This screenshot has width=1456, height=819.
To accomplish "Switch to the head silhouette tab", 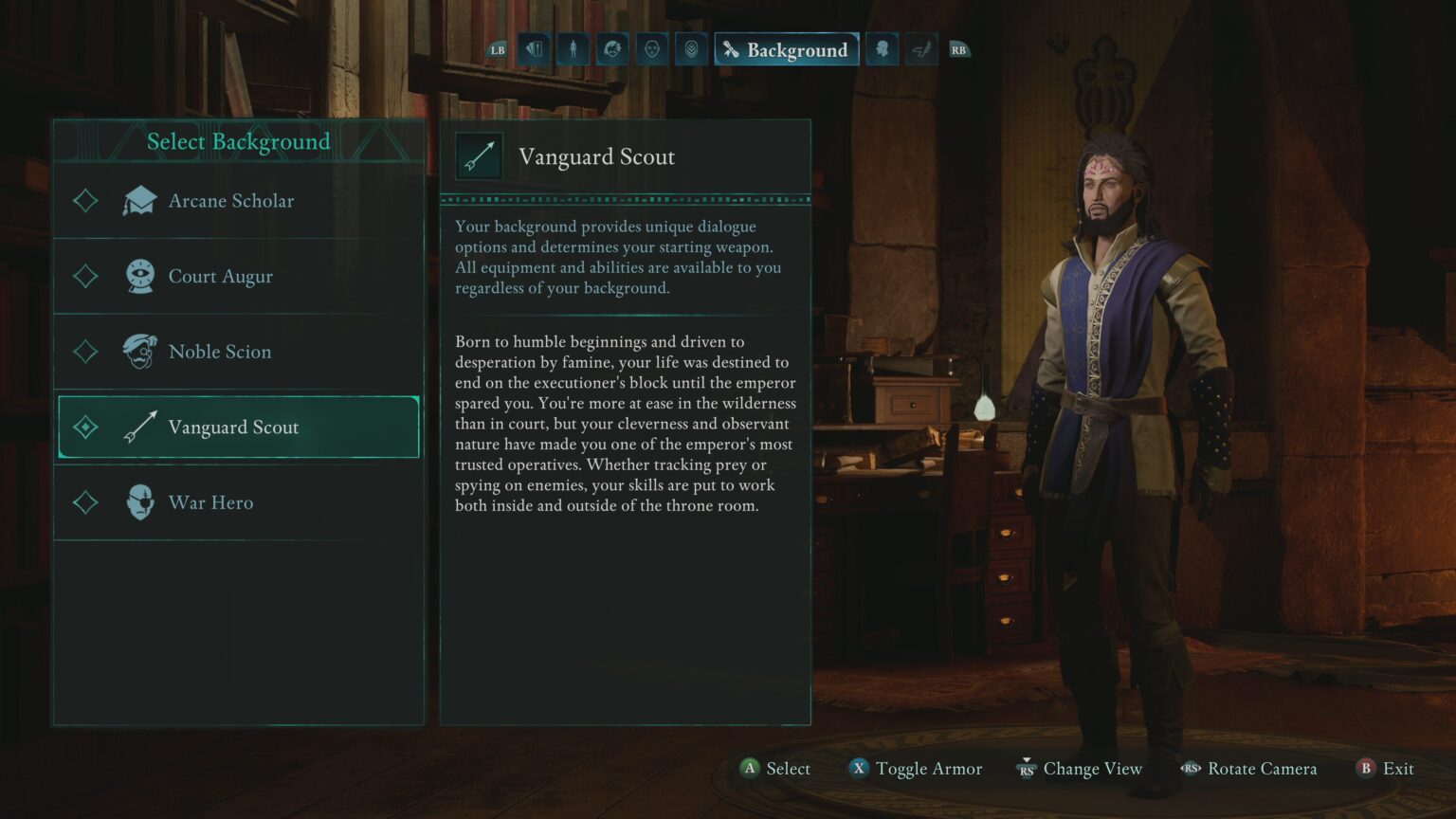I will click(x=882, y=49).
